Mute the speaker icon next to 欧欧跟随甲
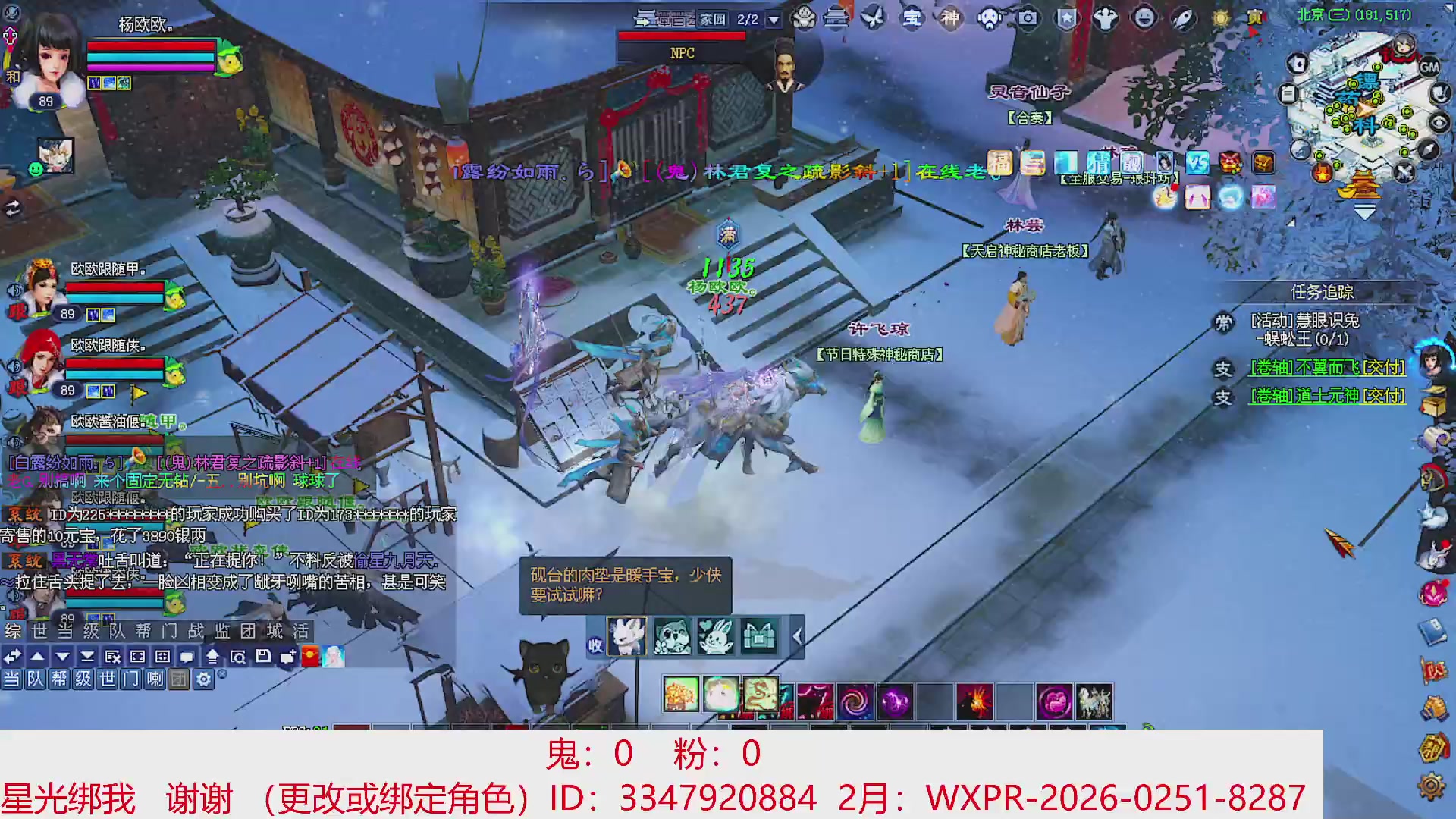 pos(14,290)
